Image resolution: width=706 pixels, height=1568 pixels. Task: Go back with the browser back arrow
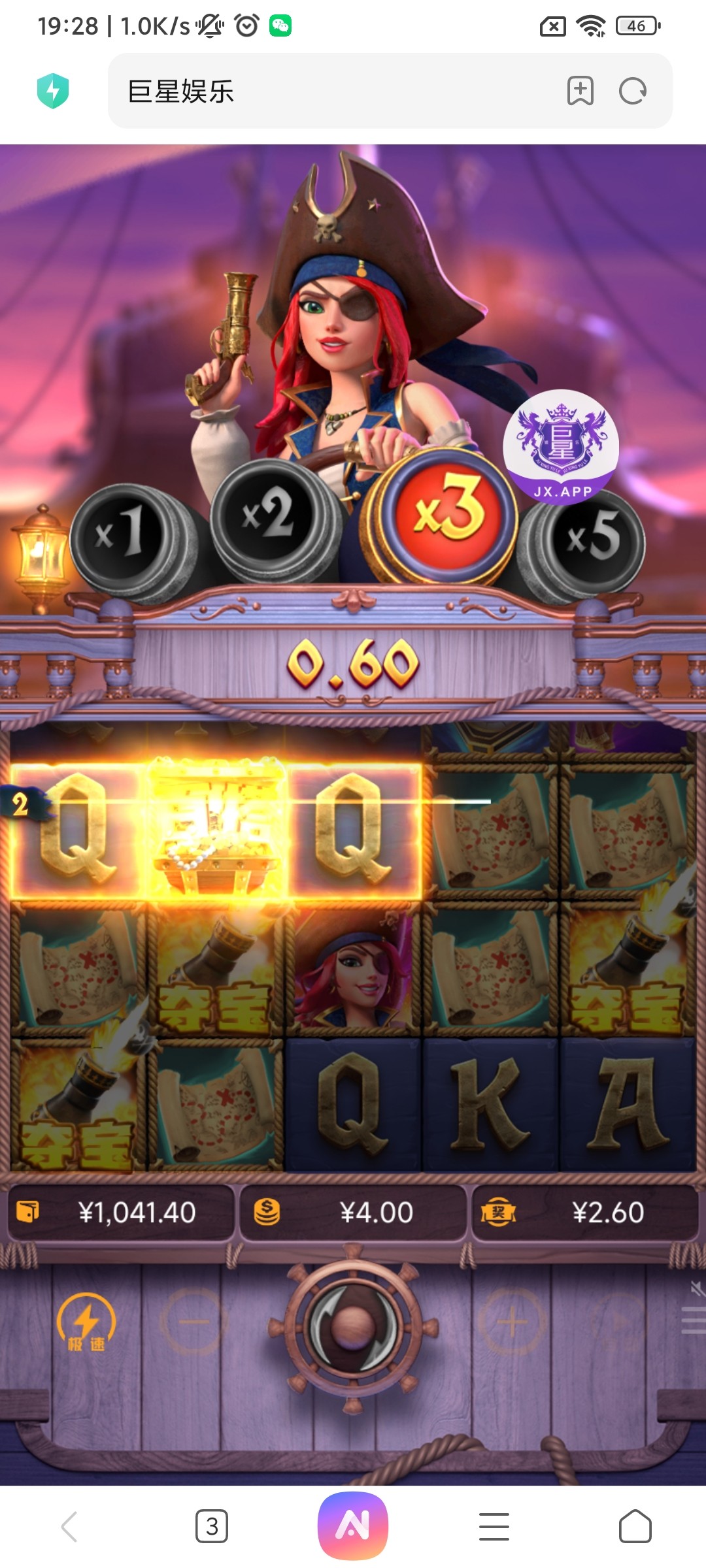click(x=70, y=1527)
